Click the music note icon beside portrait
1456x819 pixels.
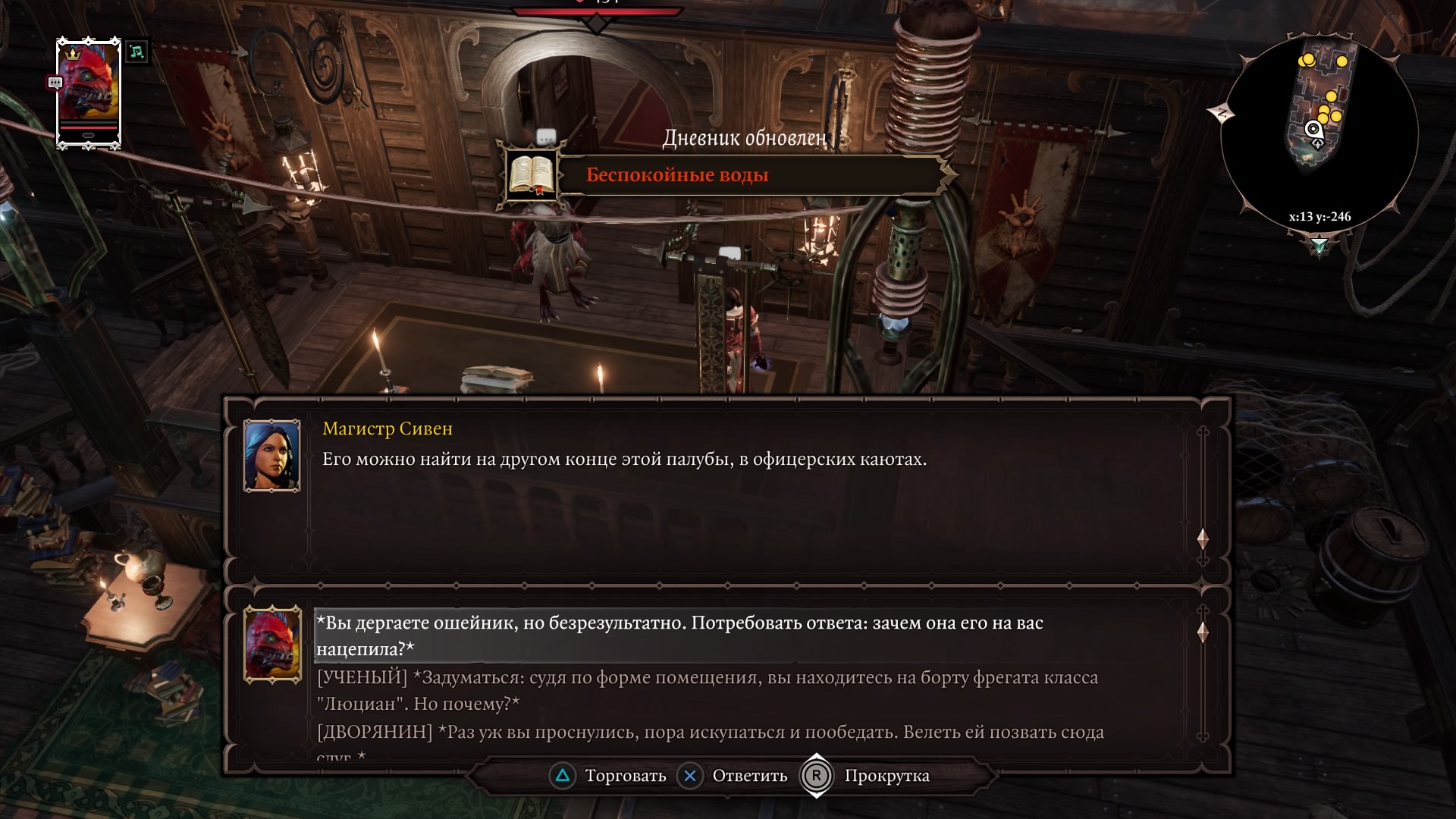point(136,52)
